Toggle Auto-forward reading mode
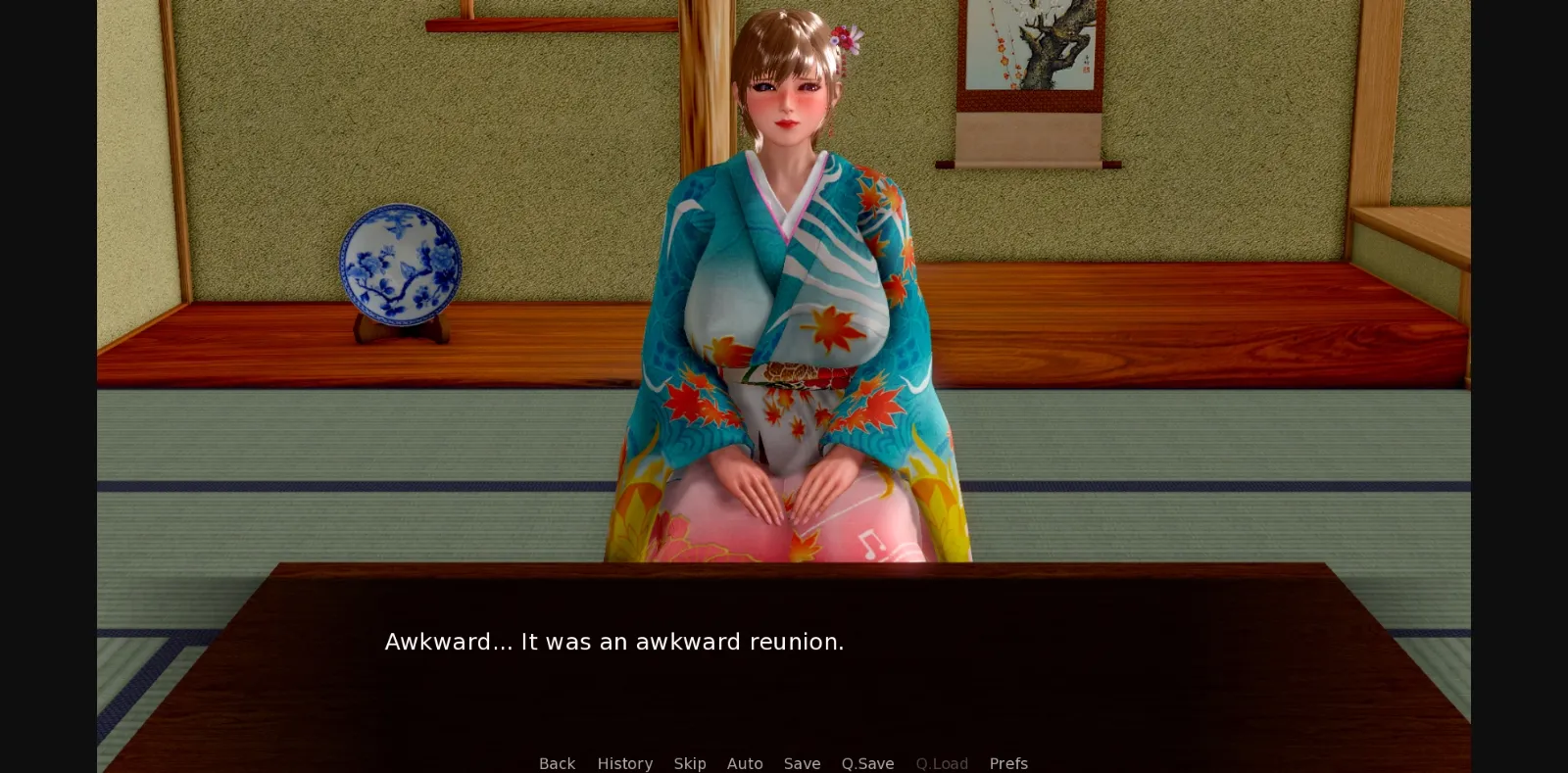 (x=745, y=763)
